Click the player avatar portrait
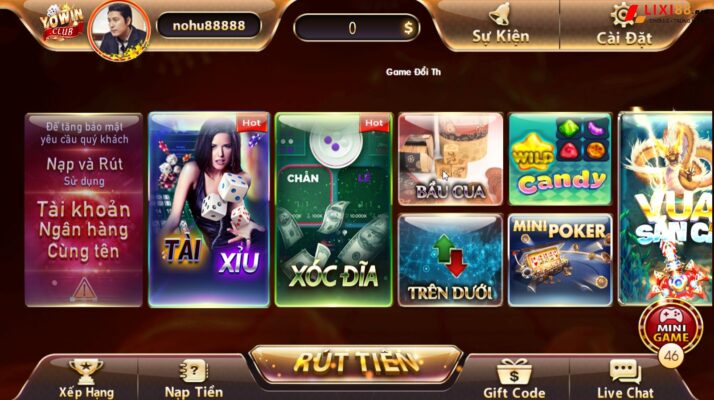The image size is (714, 400). 119,29
